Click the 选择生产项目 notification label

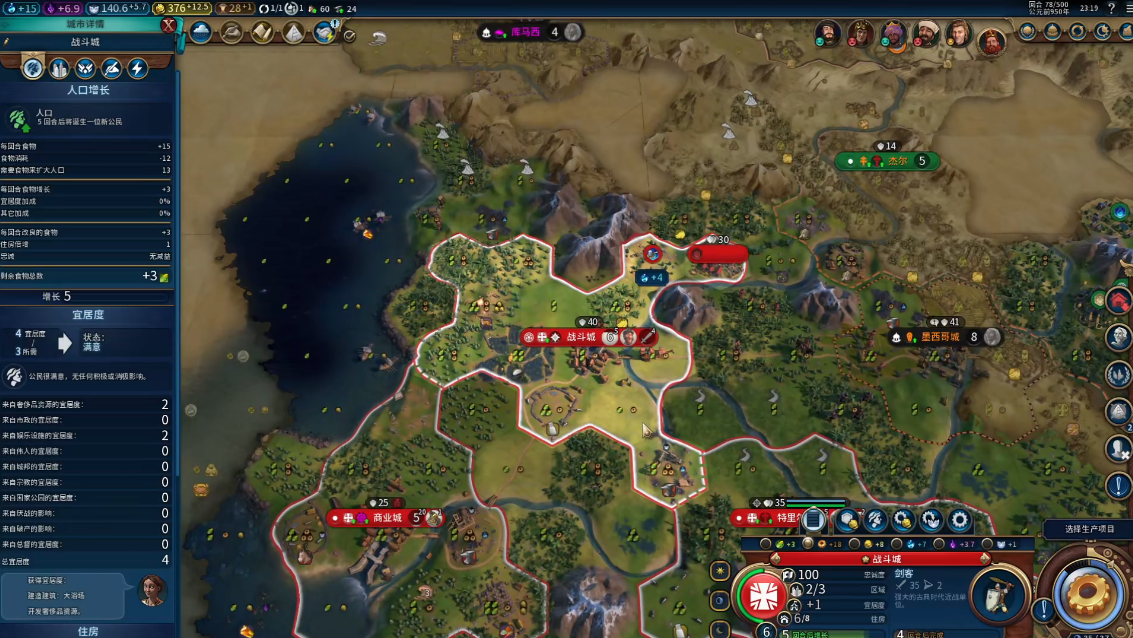1087,529
